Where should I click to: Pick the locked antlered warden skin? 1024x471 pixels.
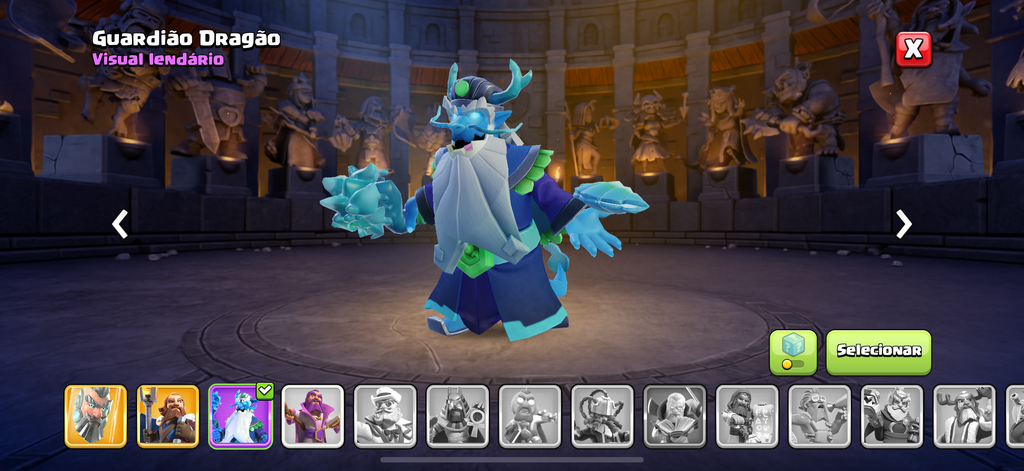[964, 416]
